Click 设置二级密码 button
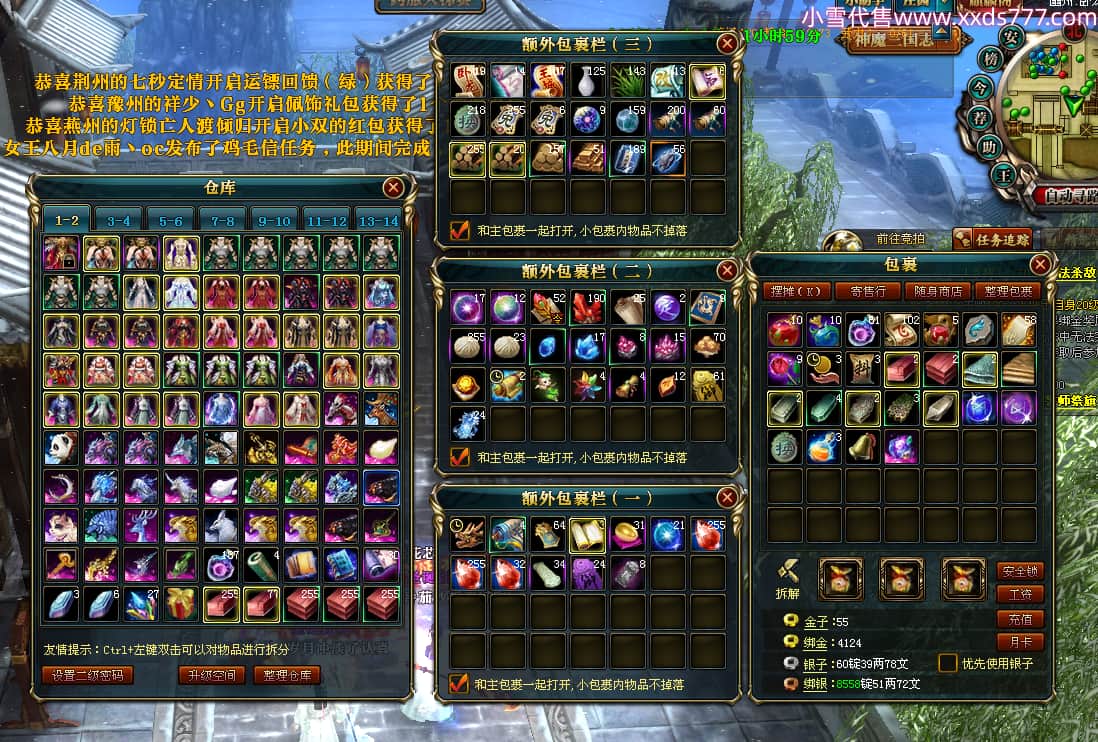Viewport: 1098px width, 742px height. coord(88,675)
